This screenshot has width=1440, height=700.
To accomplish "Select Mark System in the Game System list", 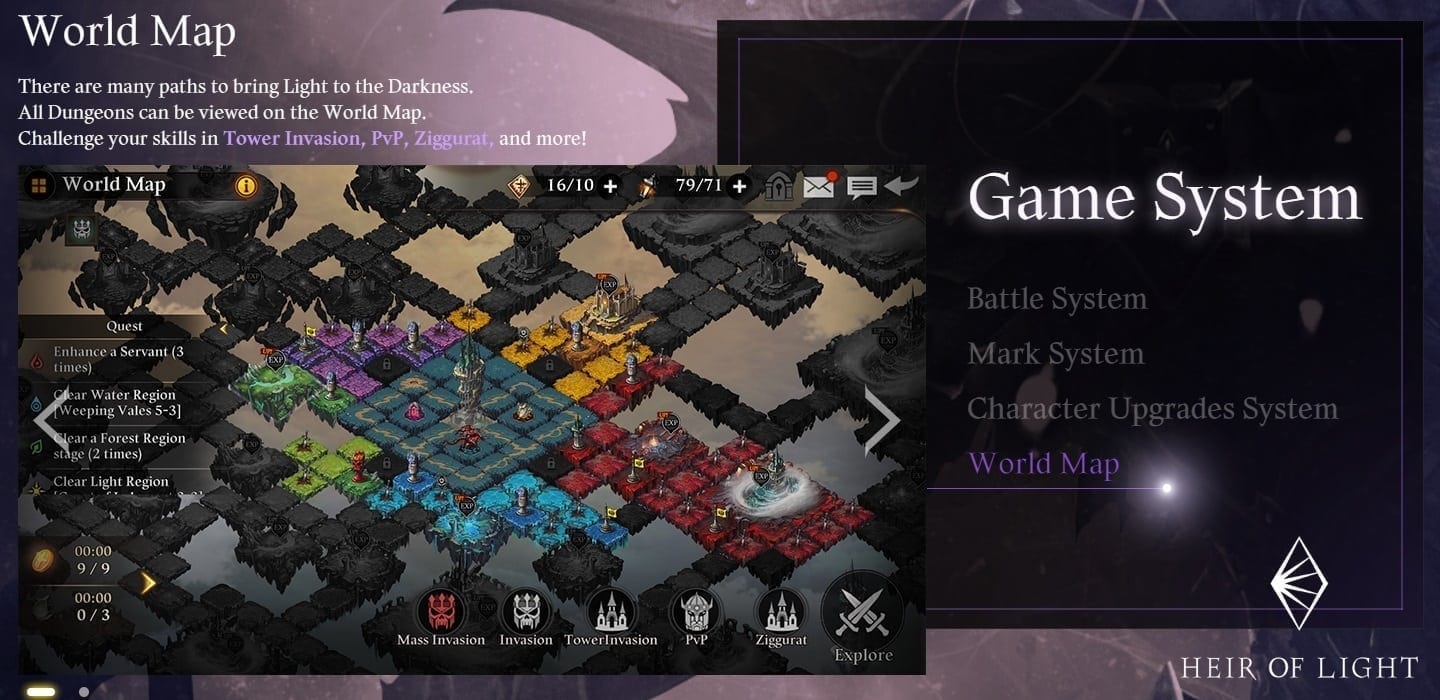I will (1055, 354).
